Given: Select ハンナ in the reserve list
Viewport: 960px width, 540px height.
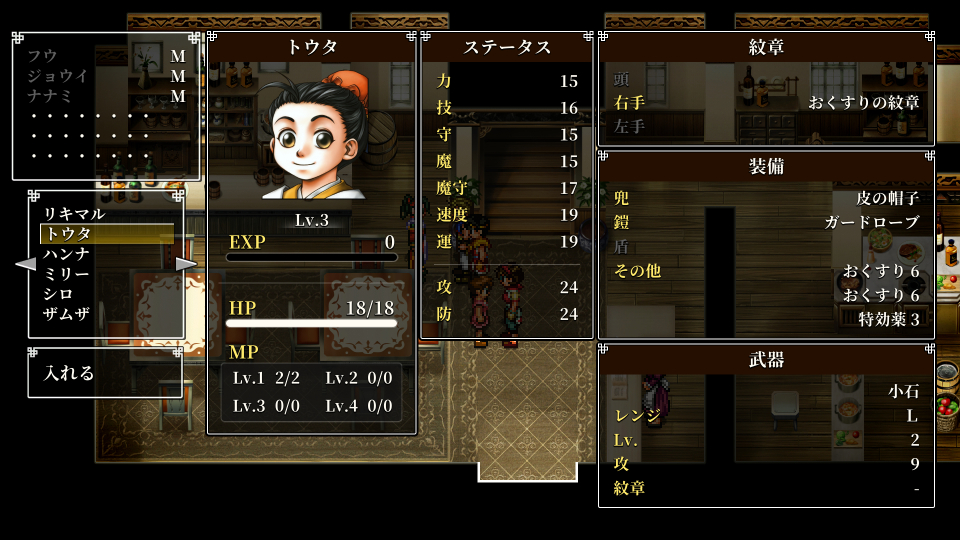Looking at the screenshot, I should click(x=68, y=254).
